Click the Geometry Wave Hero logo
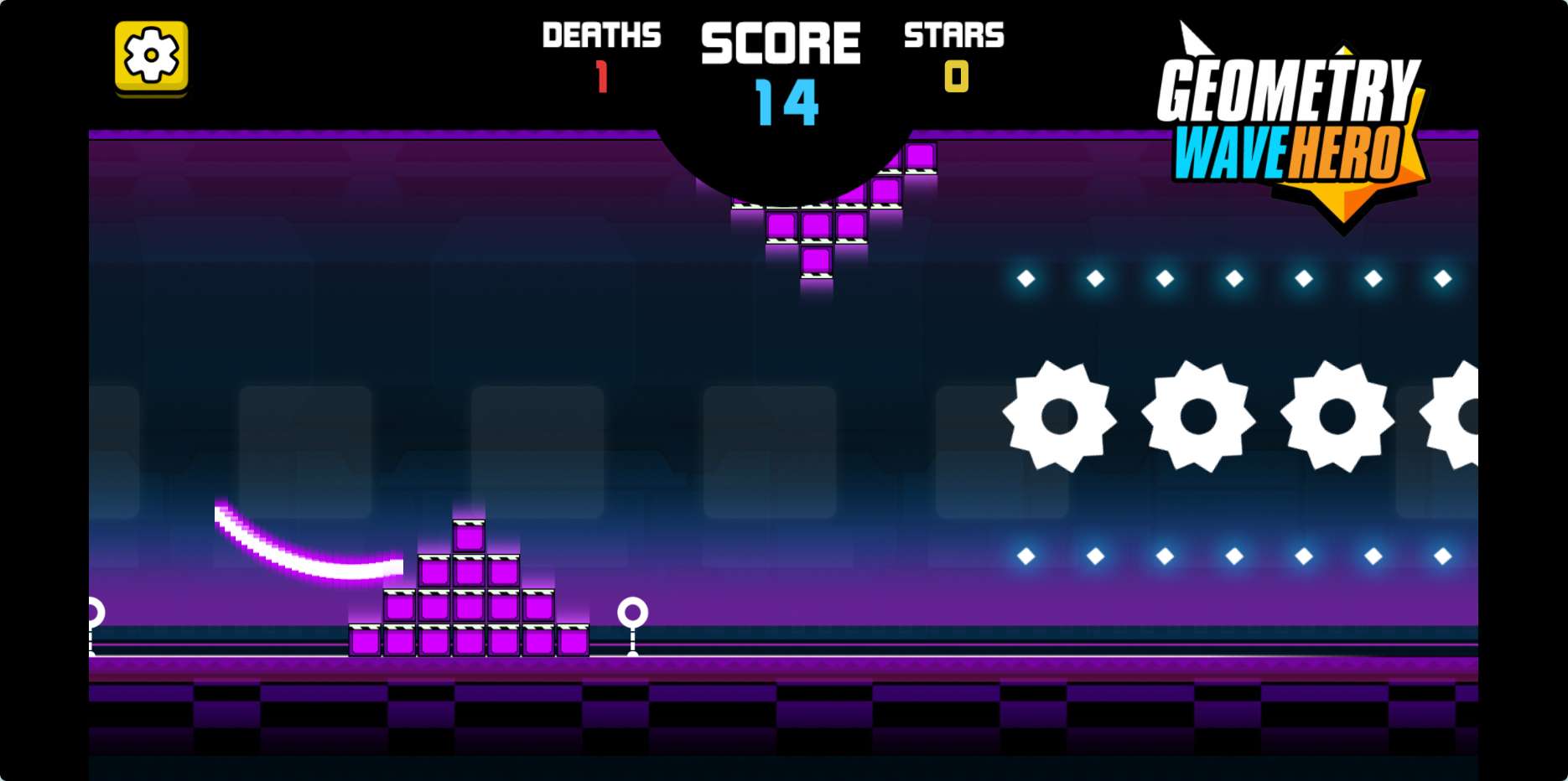1568x781 pixels. [1290, 126]
